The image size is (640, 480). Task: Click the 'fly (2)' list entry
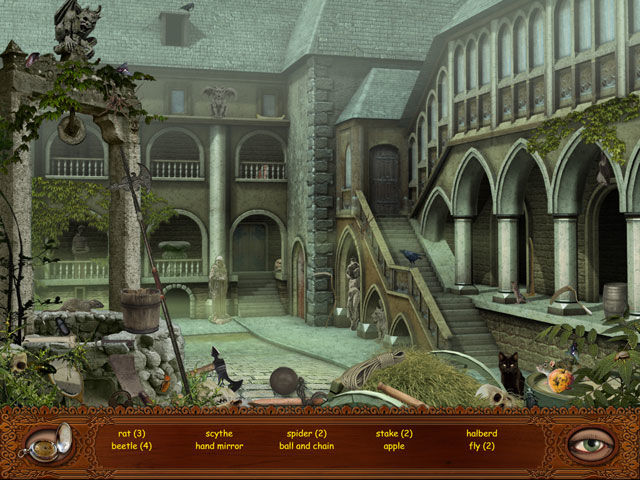click(481, 446)
